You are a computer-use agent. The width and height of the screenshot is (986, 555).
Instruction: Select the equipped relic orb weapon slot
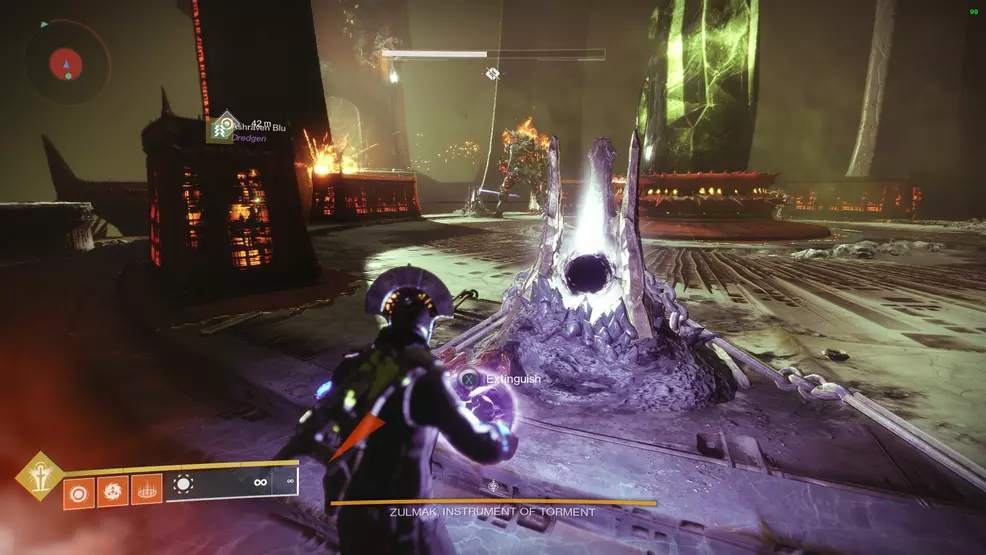coord(183,484)
